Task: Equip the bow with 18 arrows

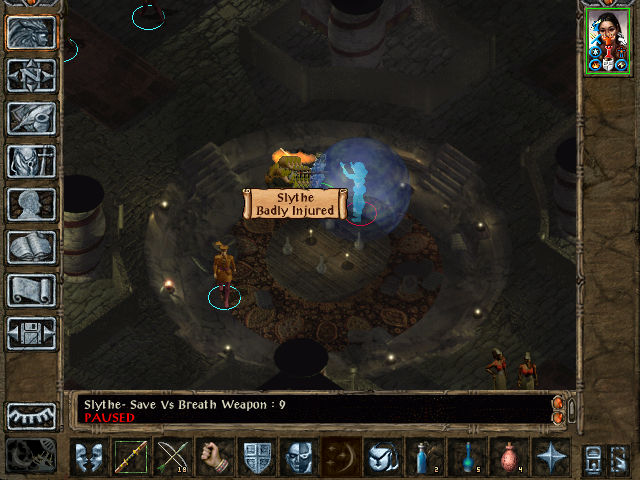Action: (173, 457)
